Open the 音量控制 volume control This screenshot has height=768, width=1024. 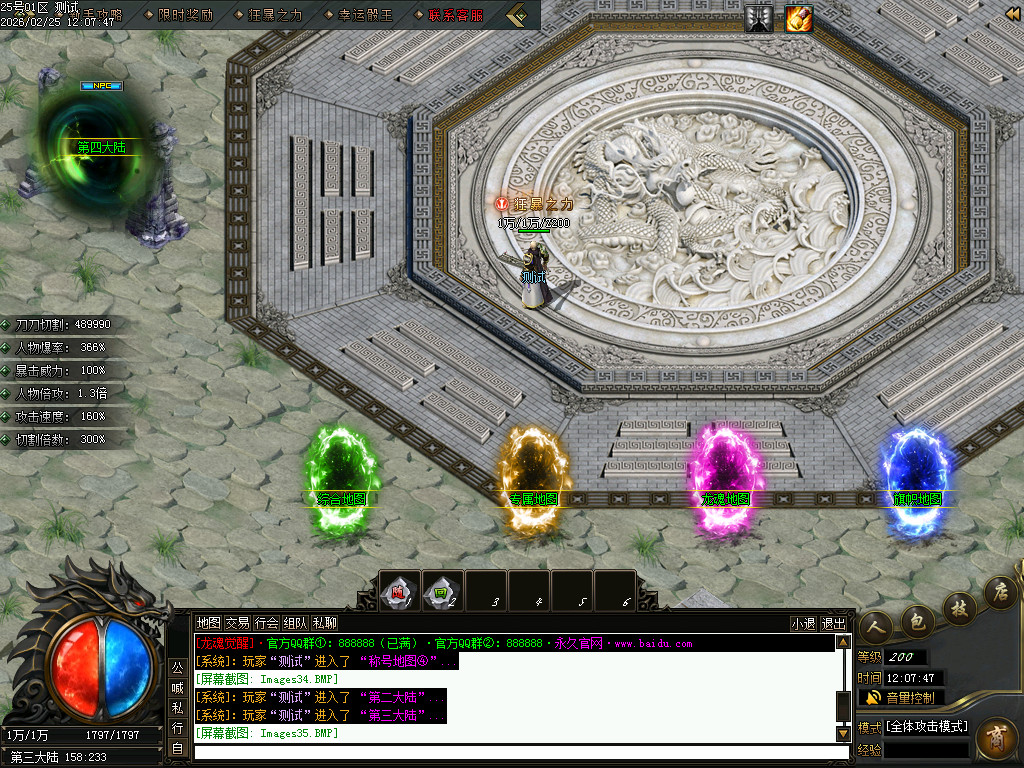coord(901,697)
